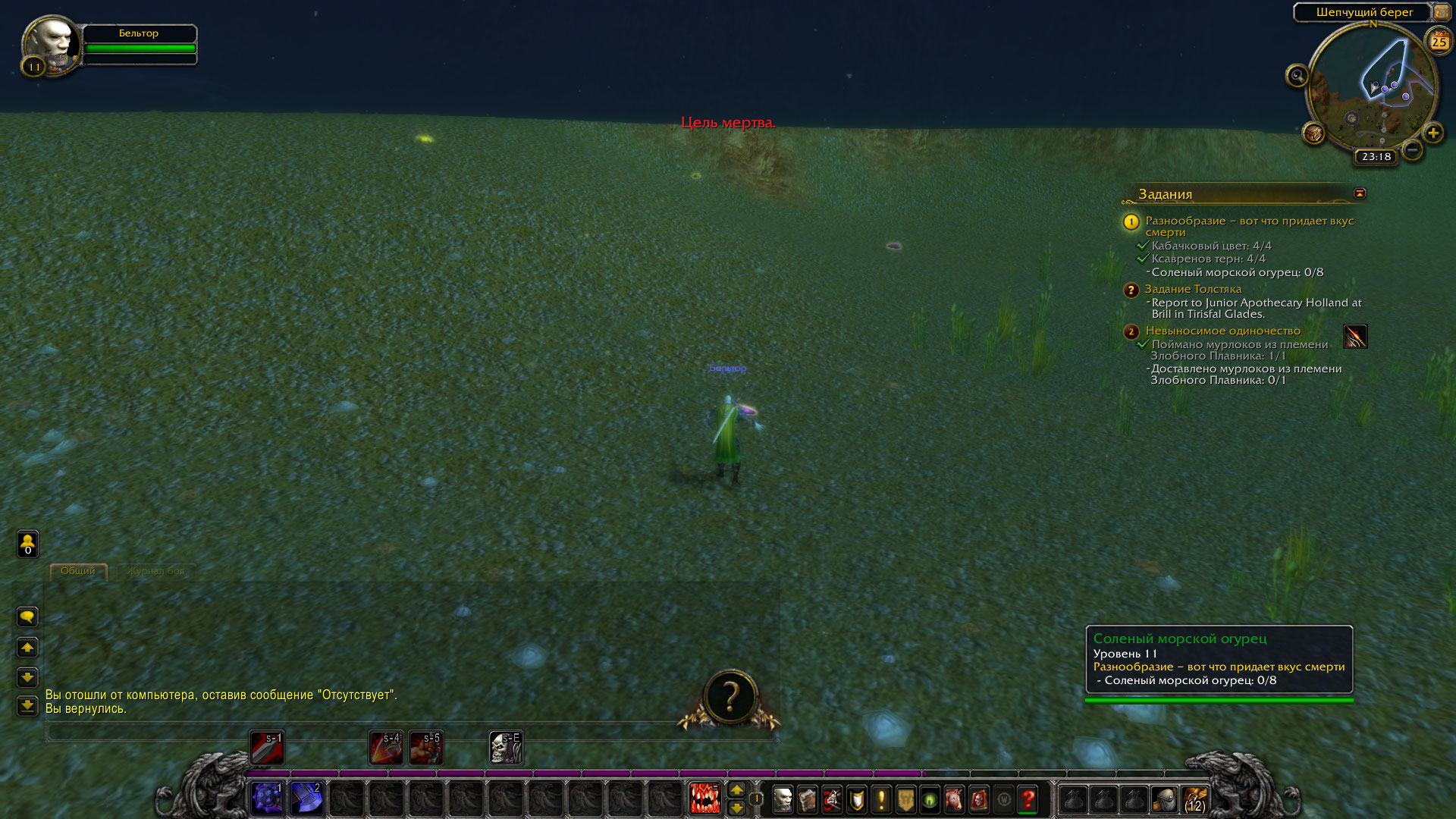Click the large question mark extra button
The width and height of the screenshot is (1456, 819).
tap(730, 698)
